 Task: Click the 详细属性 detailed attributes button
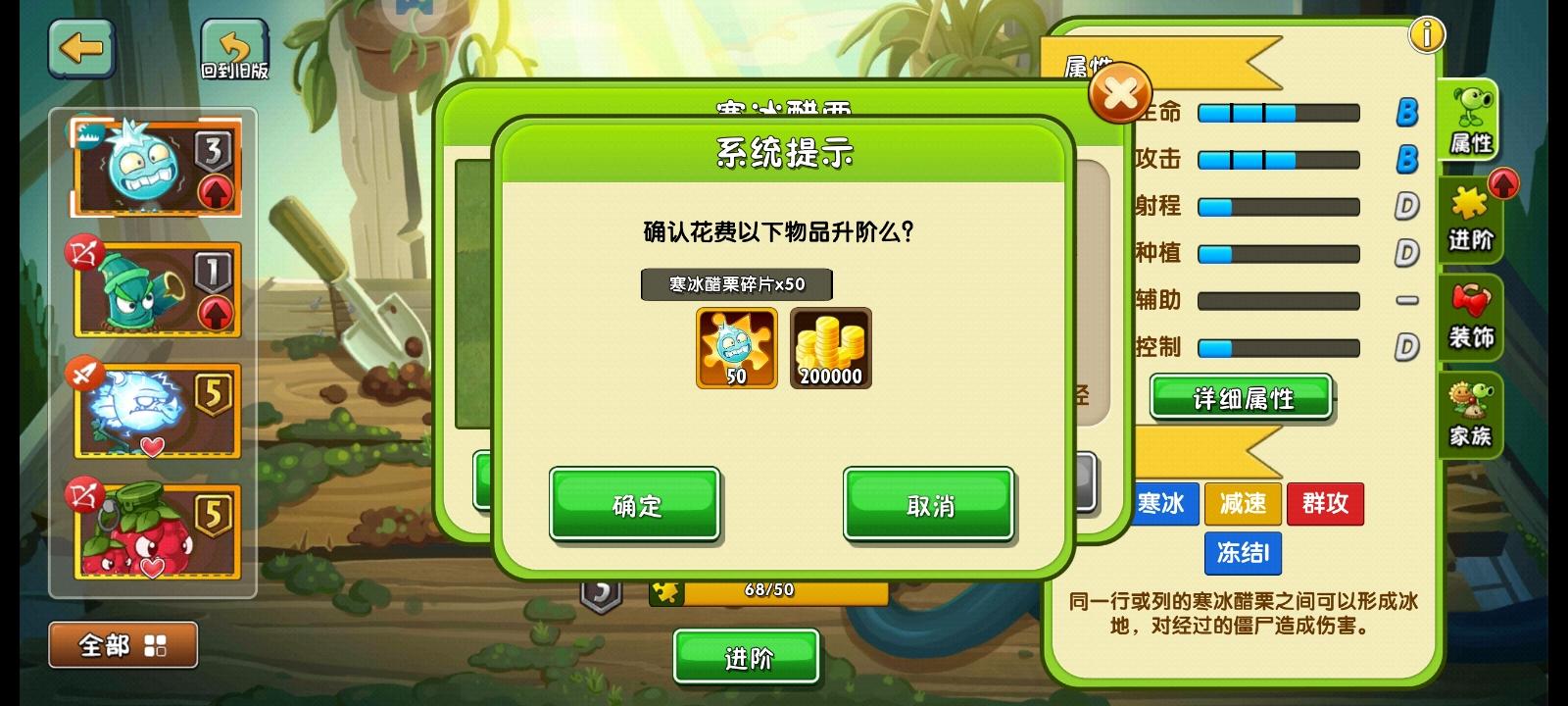click(1241, 398)
